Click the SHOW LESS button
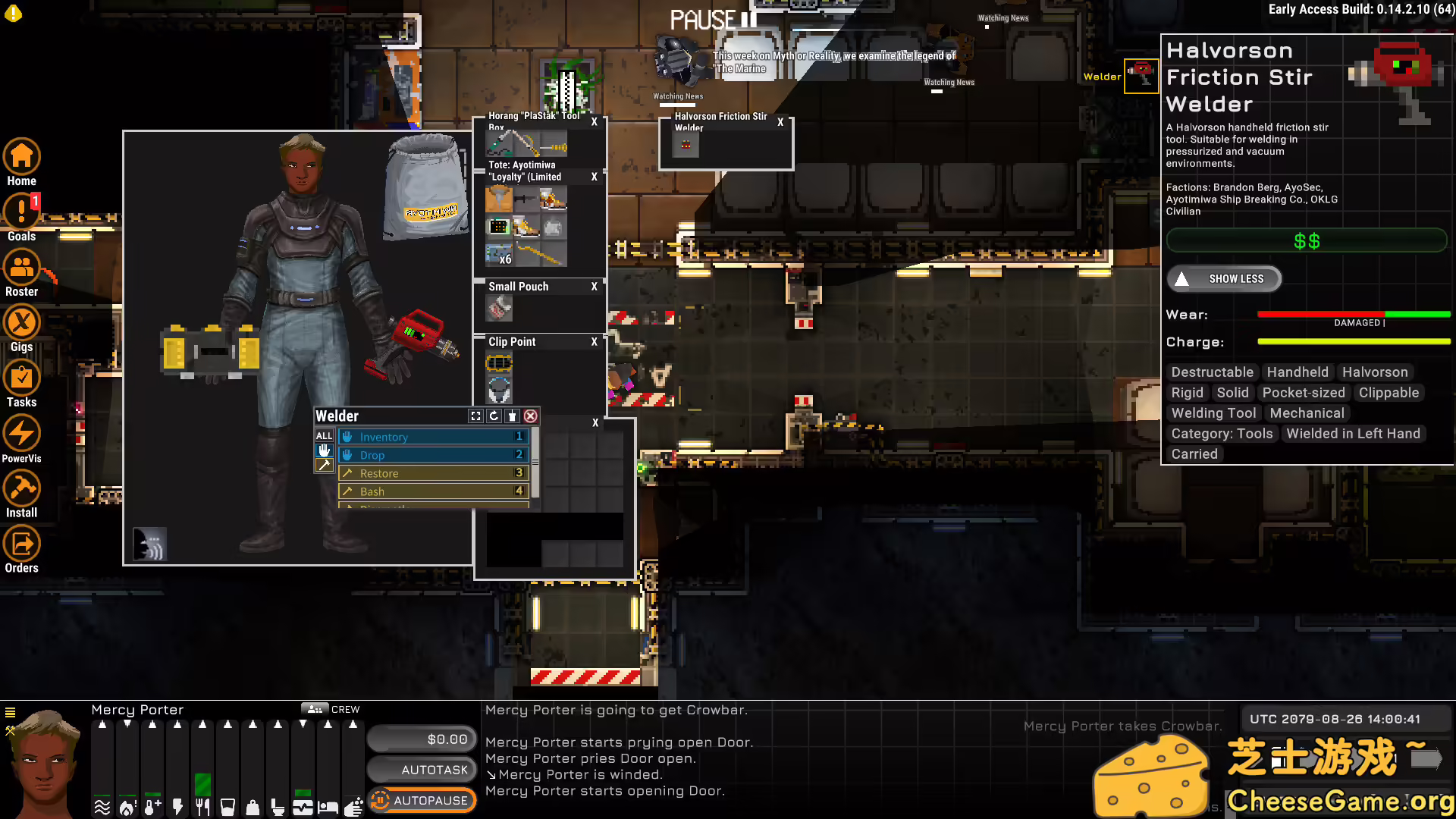 pos(1224,279)
